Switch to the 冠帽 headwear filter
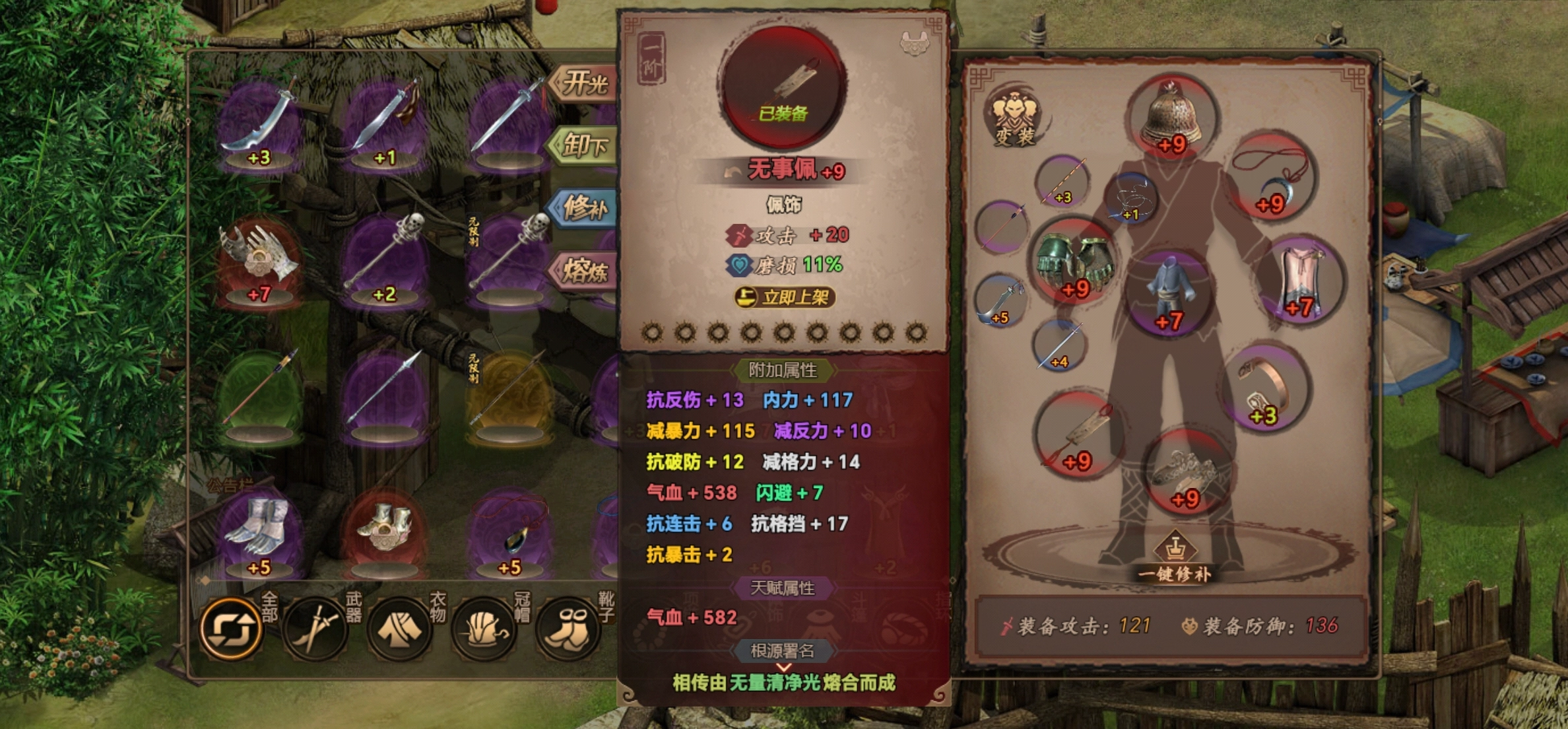 click(x=484, y=627)
